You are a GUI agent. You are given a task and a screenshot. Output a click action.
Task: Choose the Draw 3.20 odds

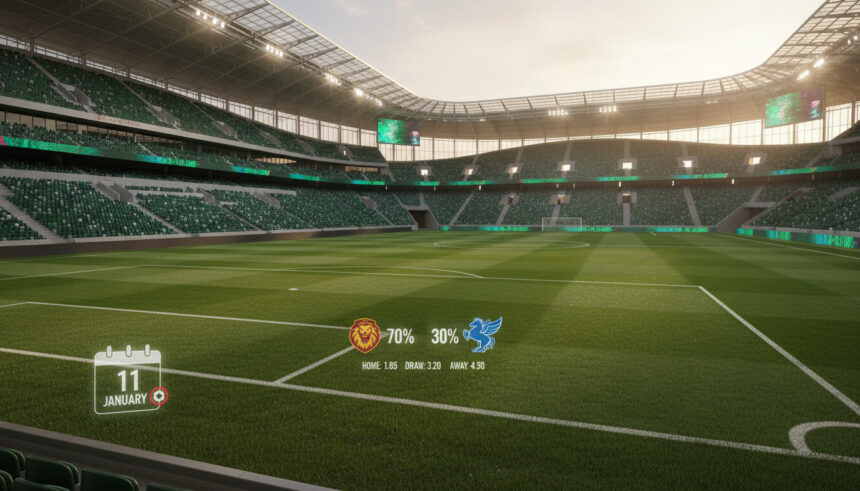(423, 366)
